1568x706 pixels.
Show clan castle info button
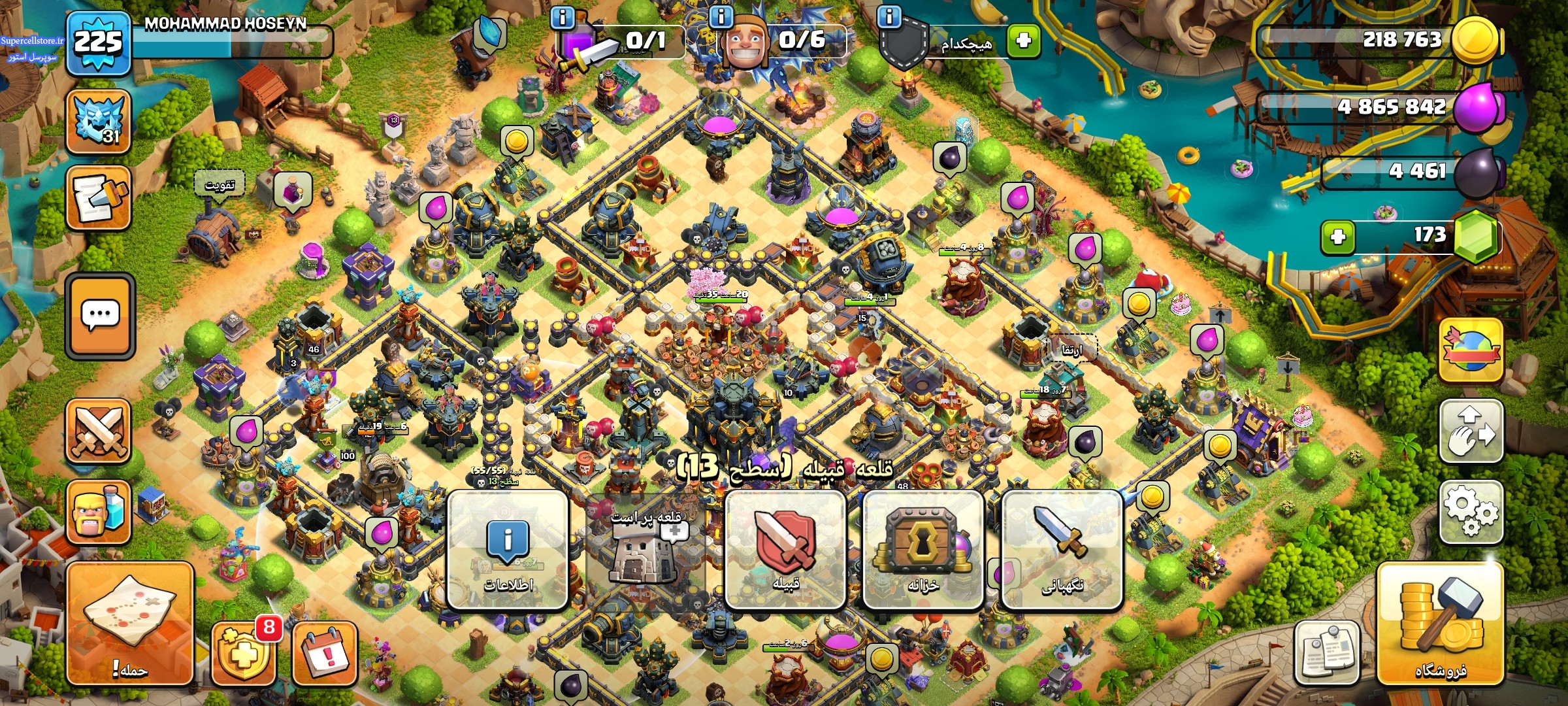pos(508,550)
